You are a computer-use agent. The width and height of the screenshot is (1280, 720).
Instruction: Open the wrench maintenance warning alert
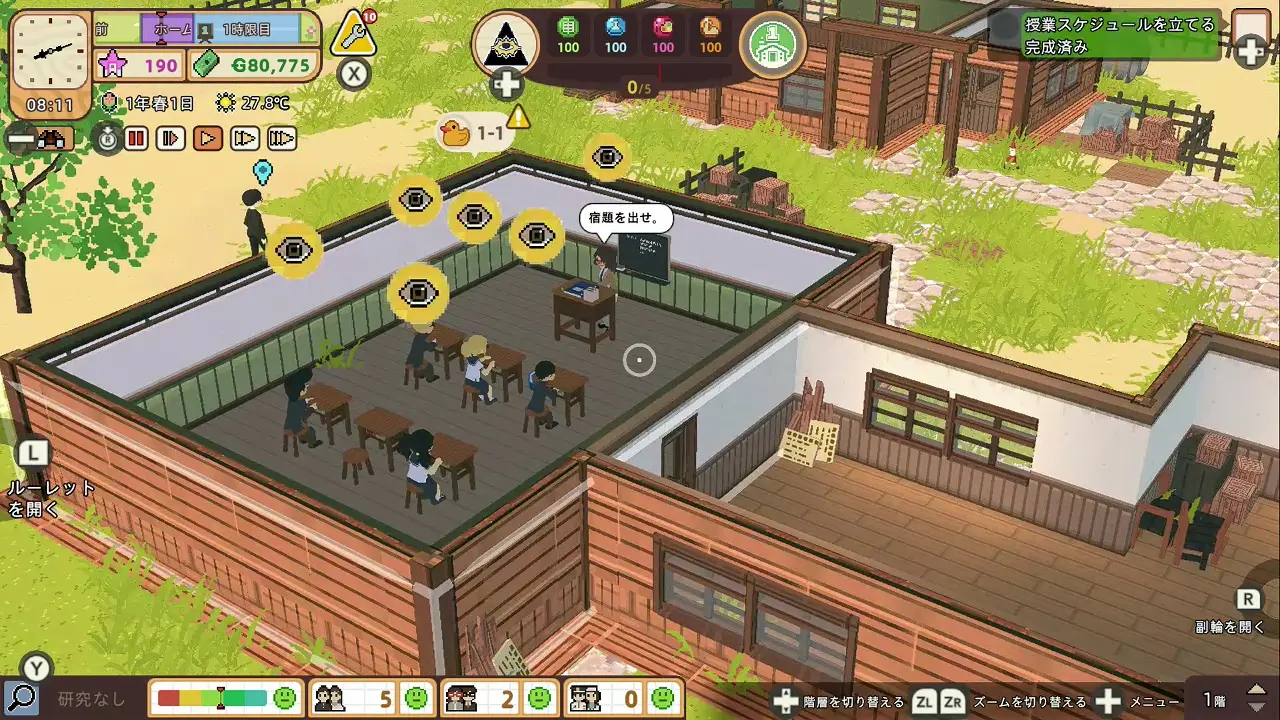coord(353,35)
